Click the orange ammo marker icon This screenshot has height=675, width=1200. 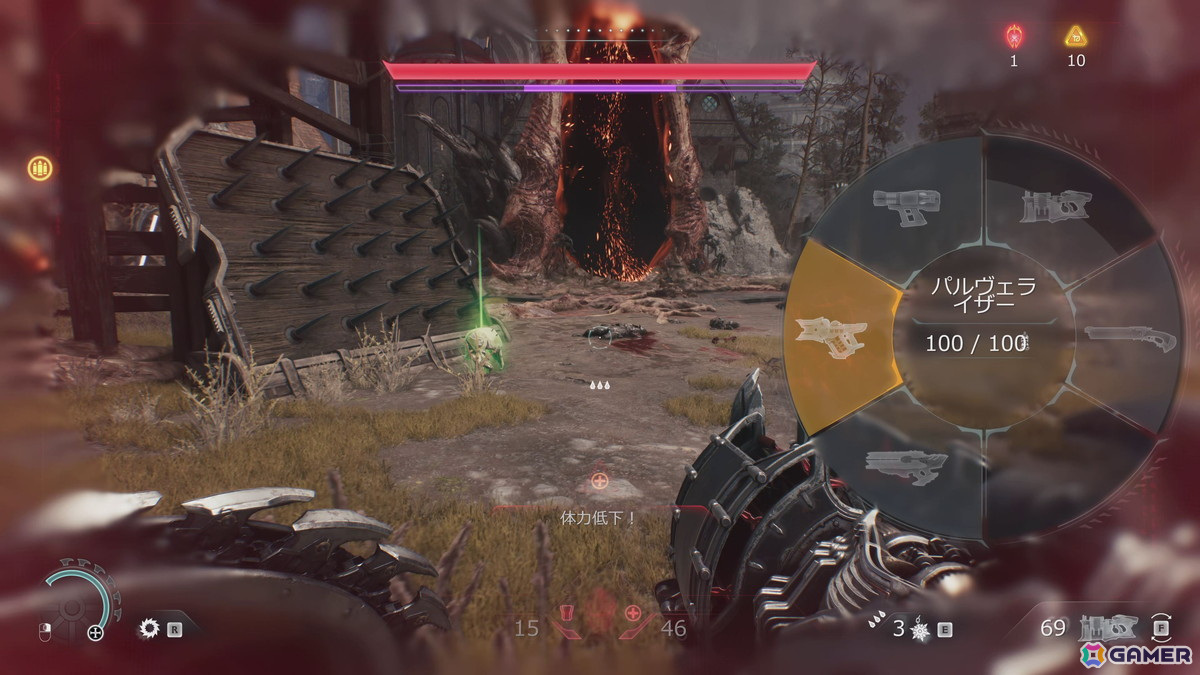click(x=40, y=167)
